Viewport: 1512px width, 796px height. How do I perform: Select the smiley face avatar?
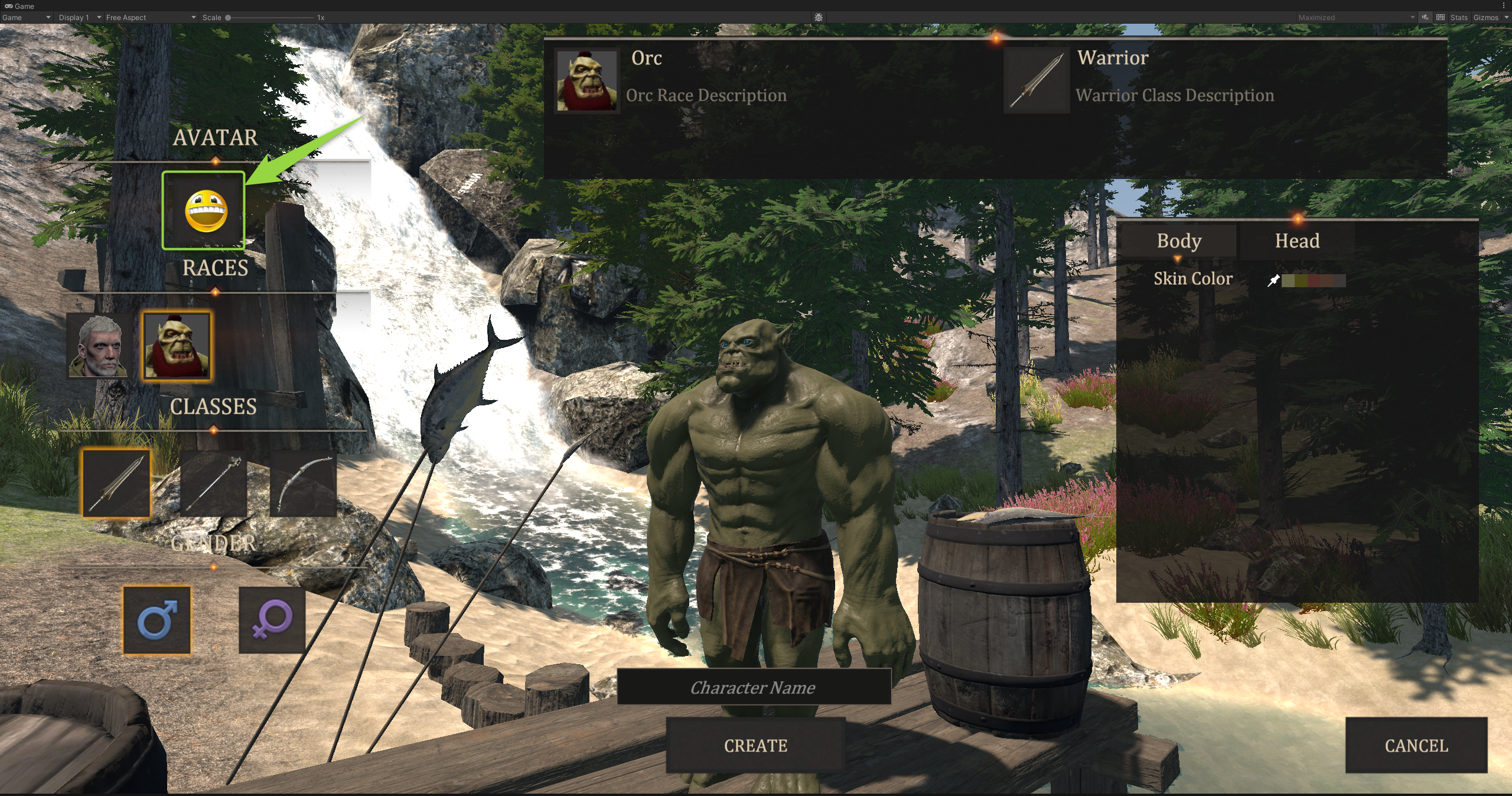click(x=204, y=210)
